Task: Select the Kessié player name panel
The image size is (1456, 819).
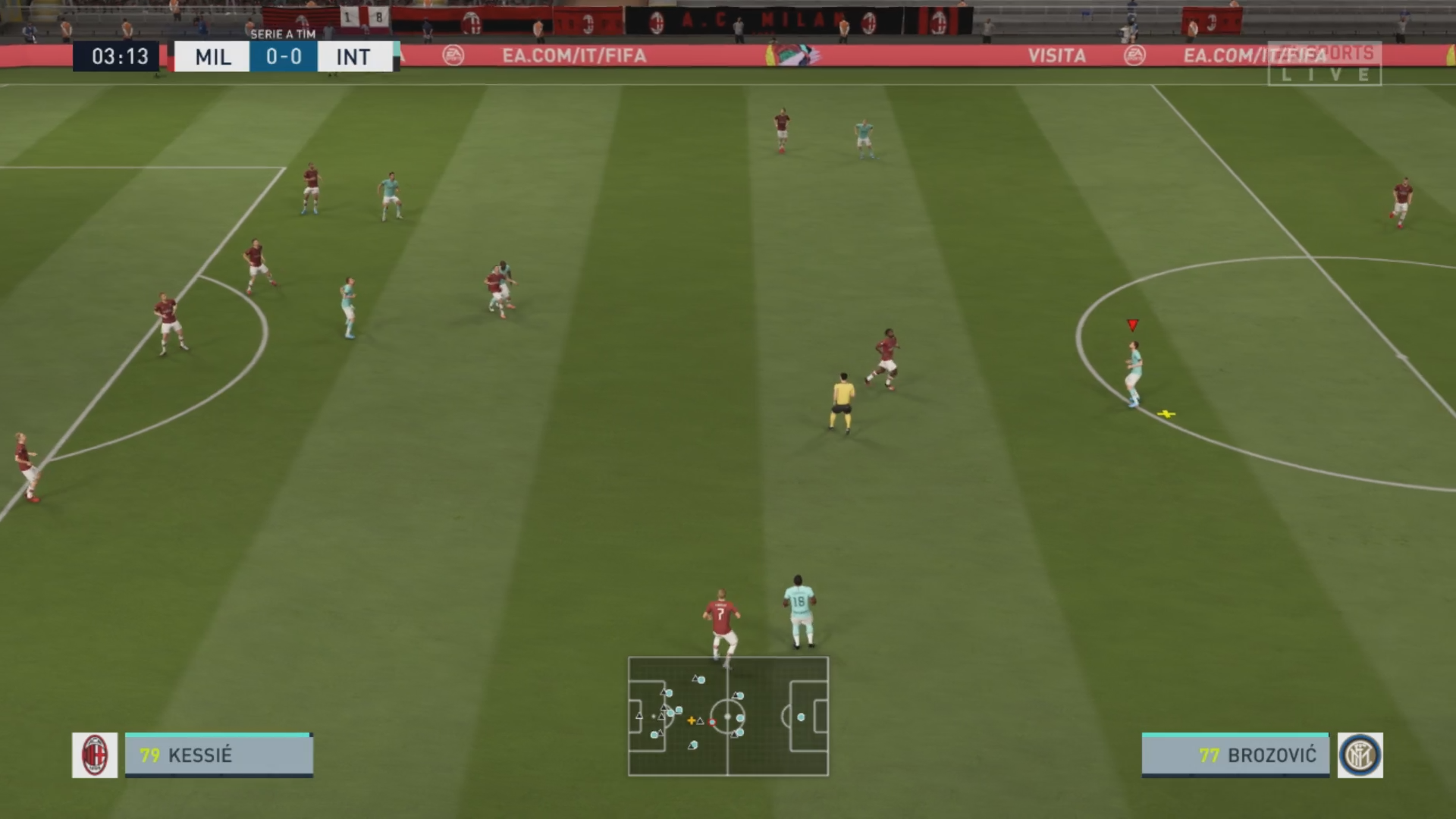Action: point(218,755)
